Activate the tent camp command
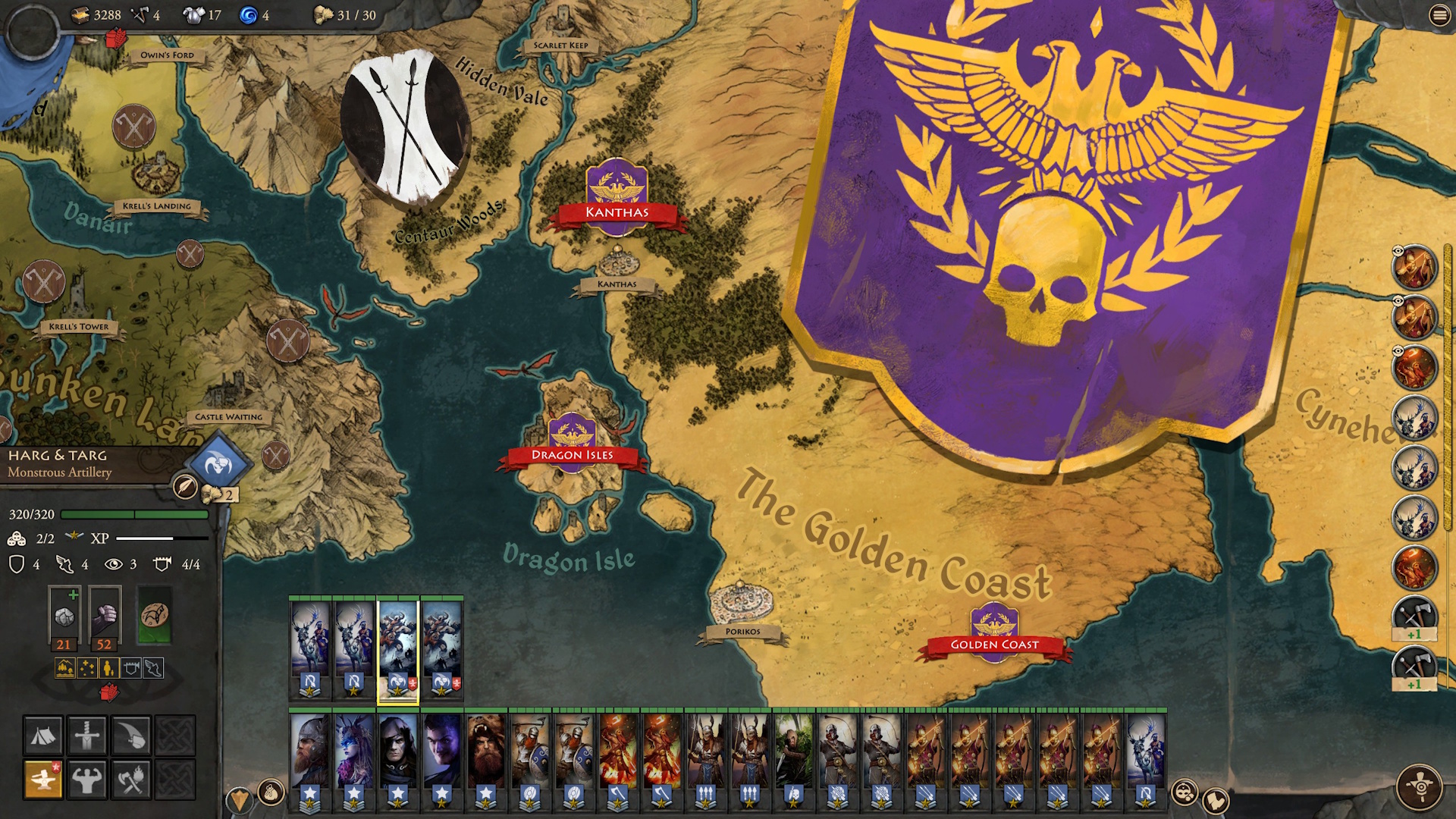Viewport: 1456px width, 819px height. click(43, 736)
